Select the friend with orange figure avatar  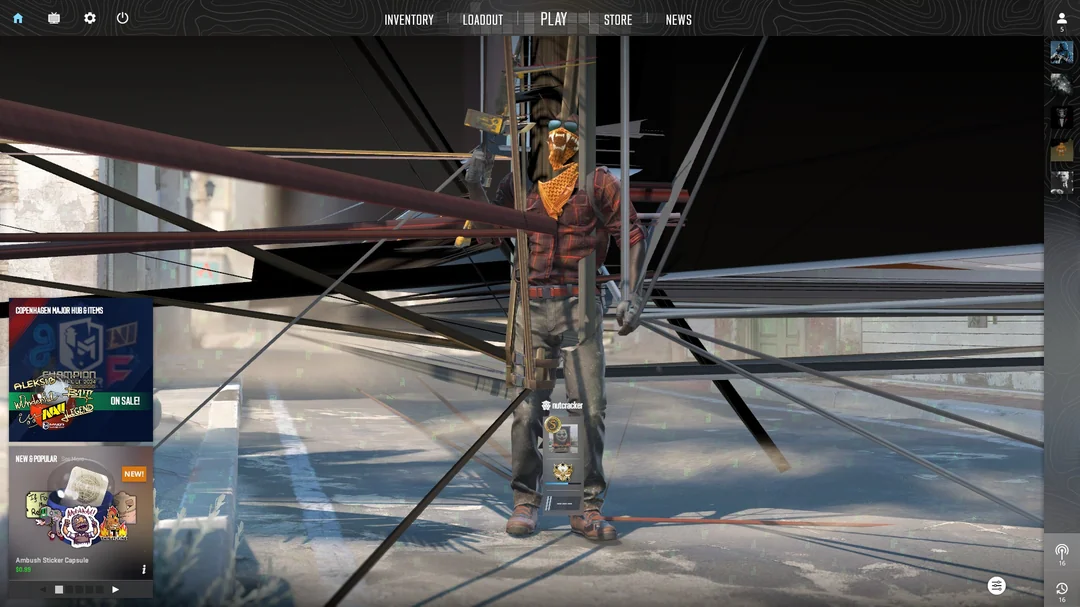(1061, 151)
